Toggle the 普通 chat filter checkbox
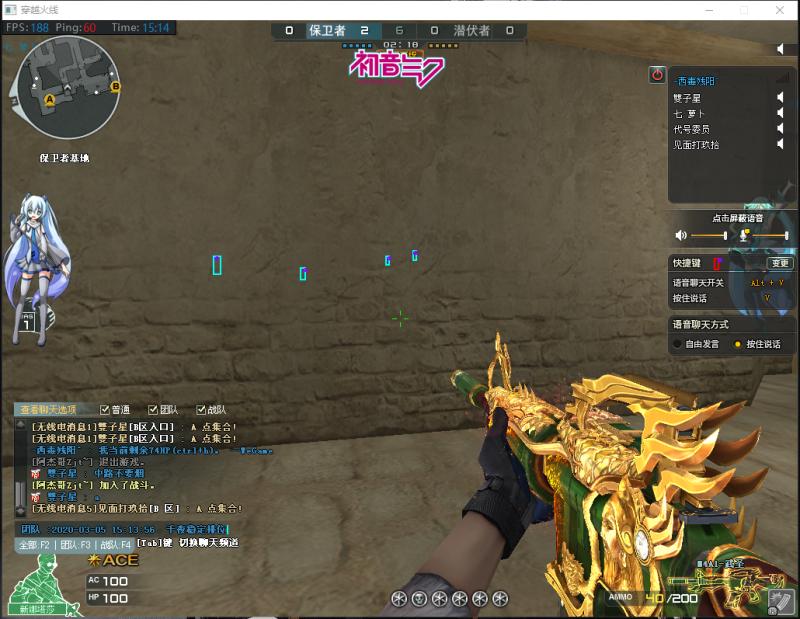The width and height of the screenshot is (800, 619). [104, 410]
